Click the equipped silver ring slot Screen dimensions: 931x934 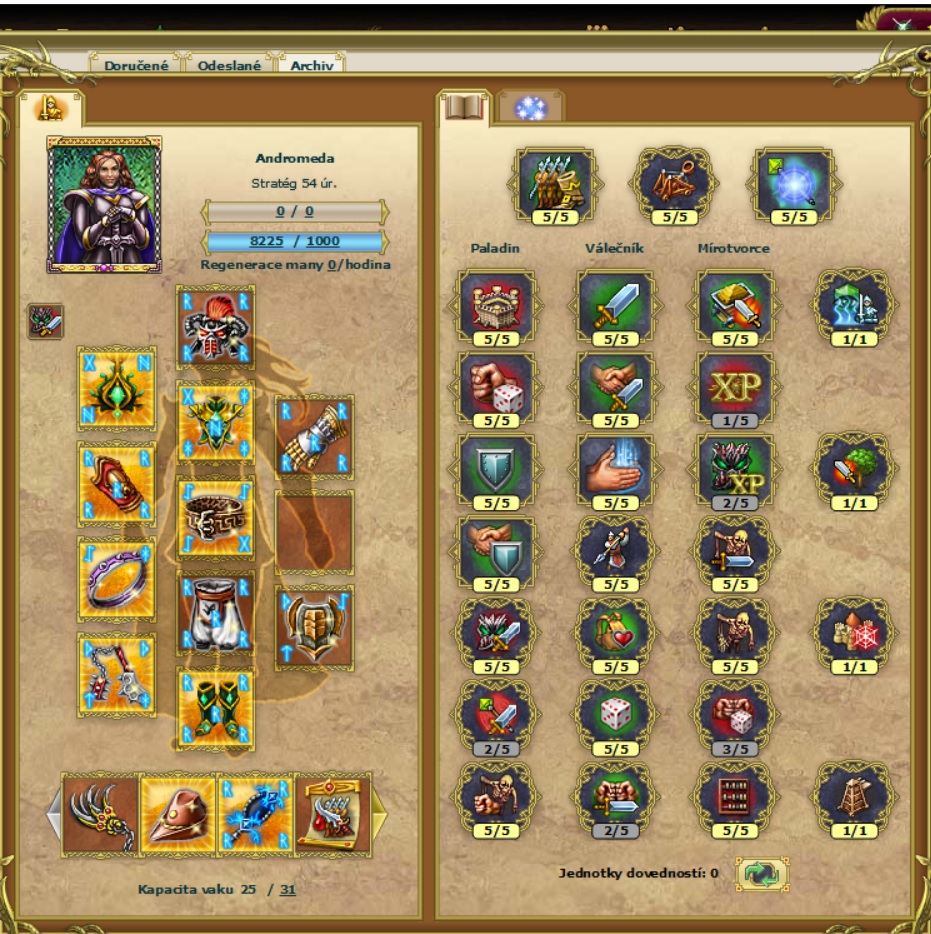pyautogui.click(x=117, y=578)
